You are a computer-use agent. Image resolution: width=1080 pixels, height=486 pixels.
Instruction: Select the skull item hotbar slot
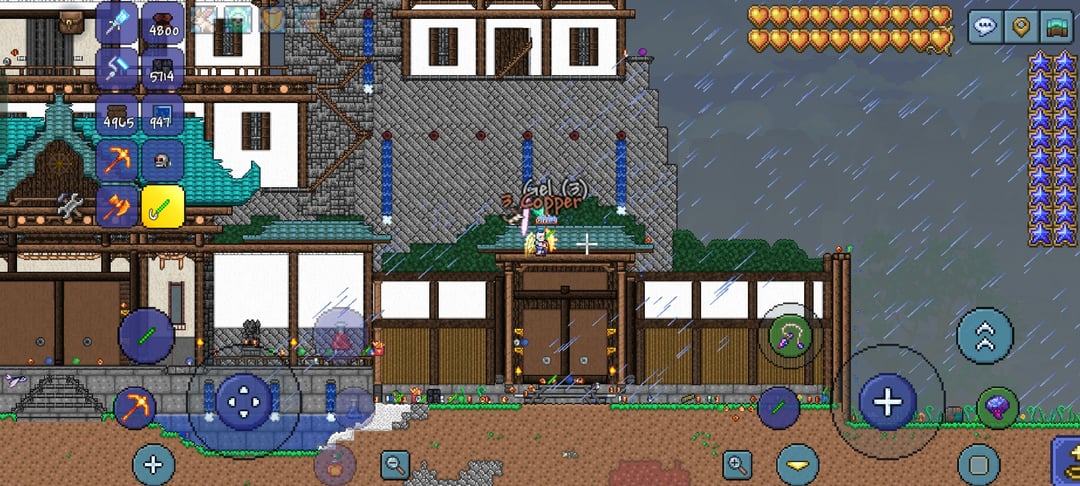pyautogui.click(x=162, y=161)
